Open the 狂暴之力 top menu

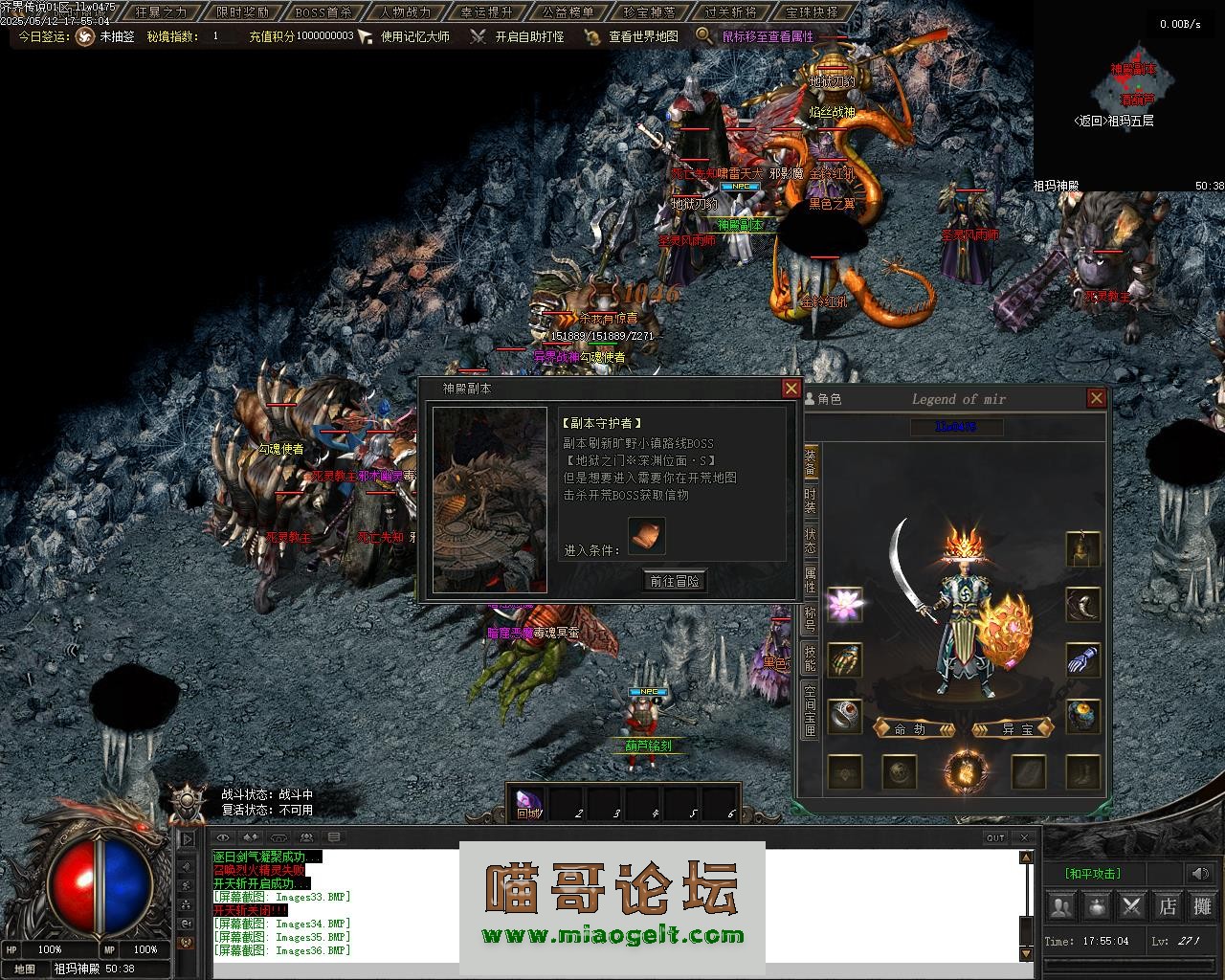(162, 12)
